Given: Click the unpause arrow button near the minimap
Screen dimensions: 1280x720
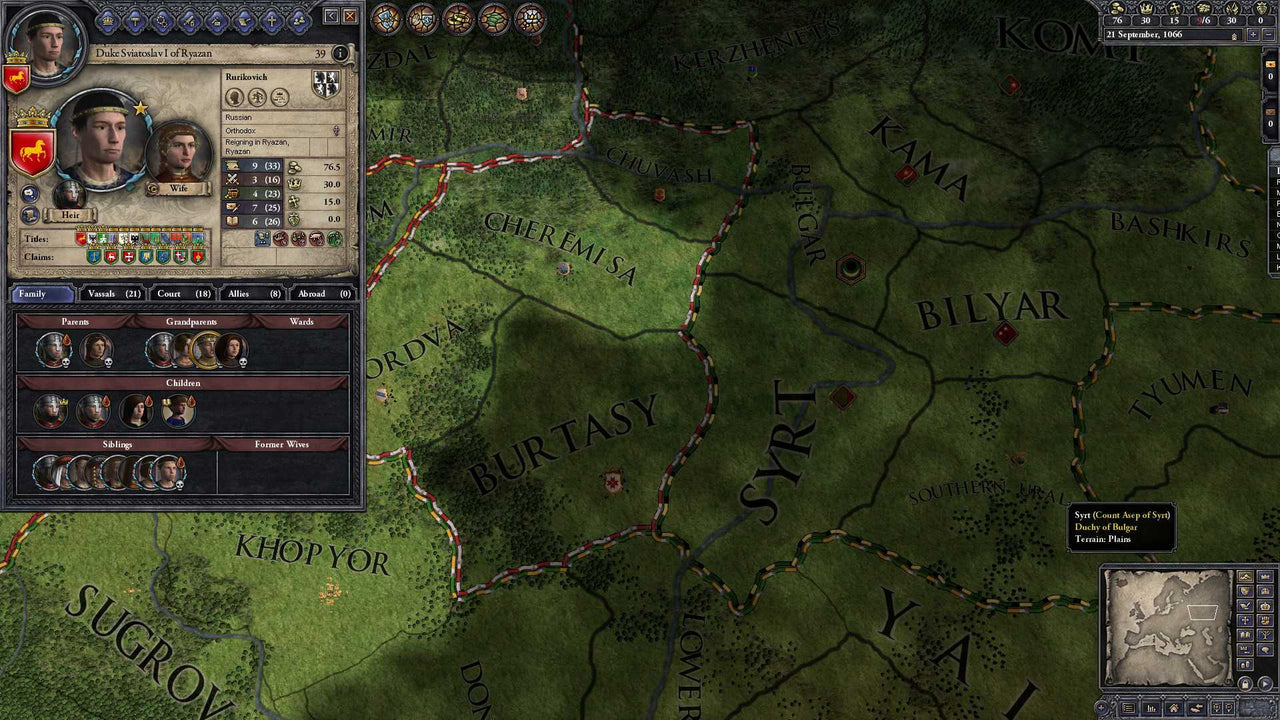Looking at the screenshot, I should (1264, 684).
